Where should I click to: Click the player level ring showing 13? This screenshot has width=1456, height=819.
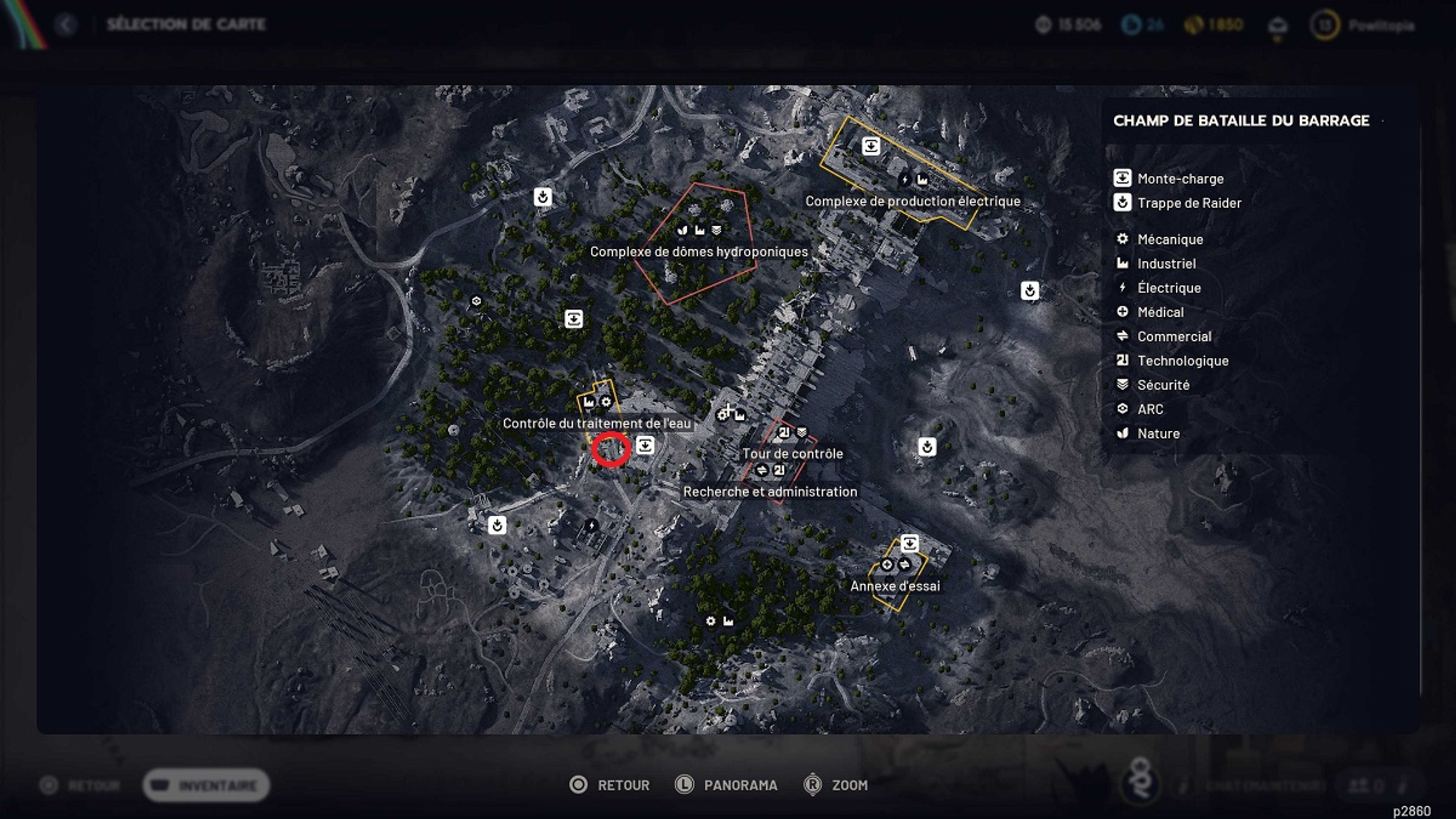pyautogui.click(x=1323, y=25)
